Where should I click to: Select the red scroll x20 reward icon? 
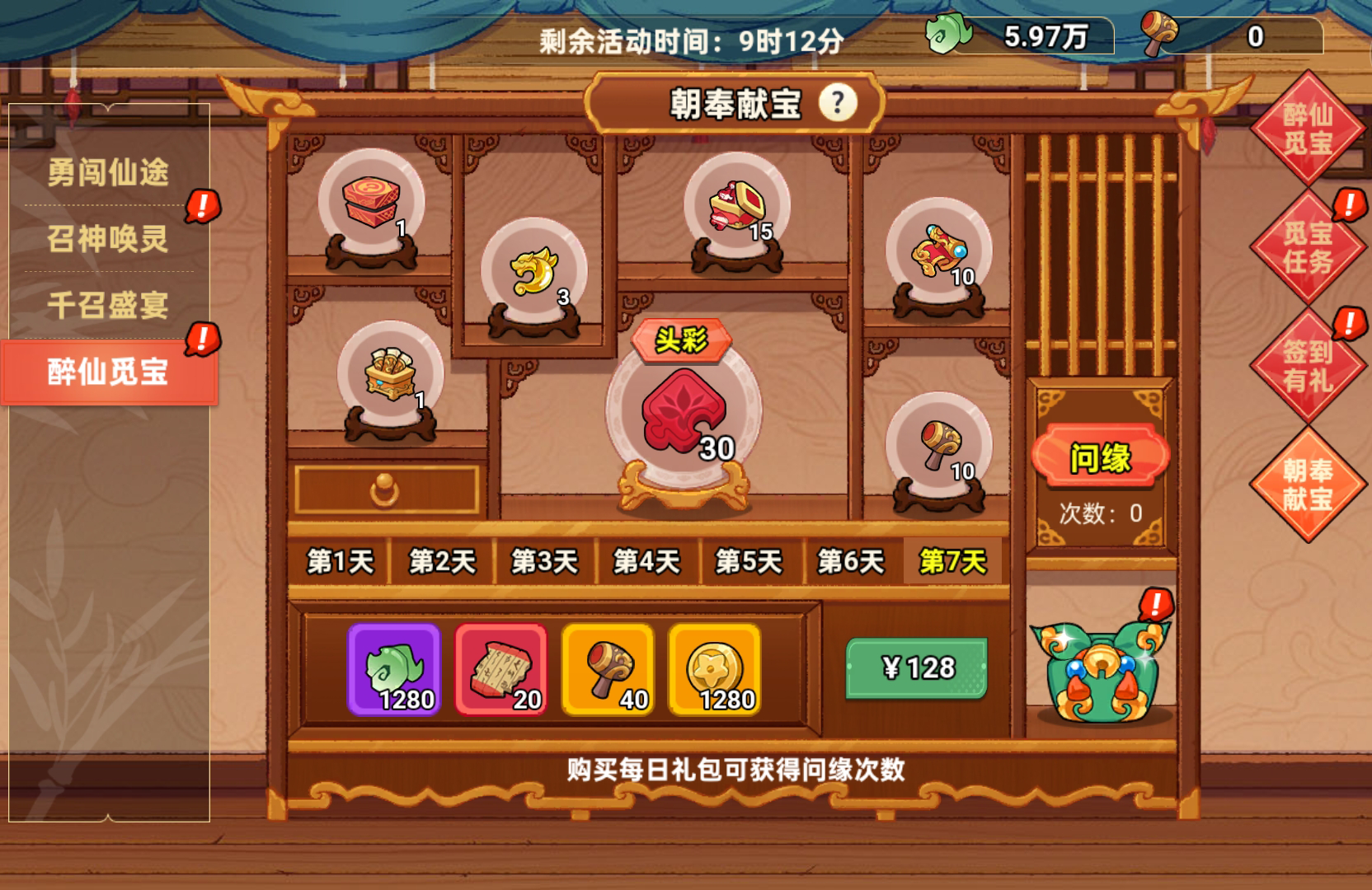499,669
